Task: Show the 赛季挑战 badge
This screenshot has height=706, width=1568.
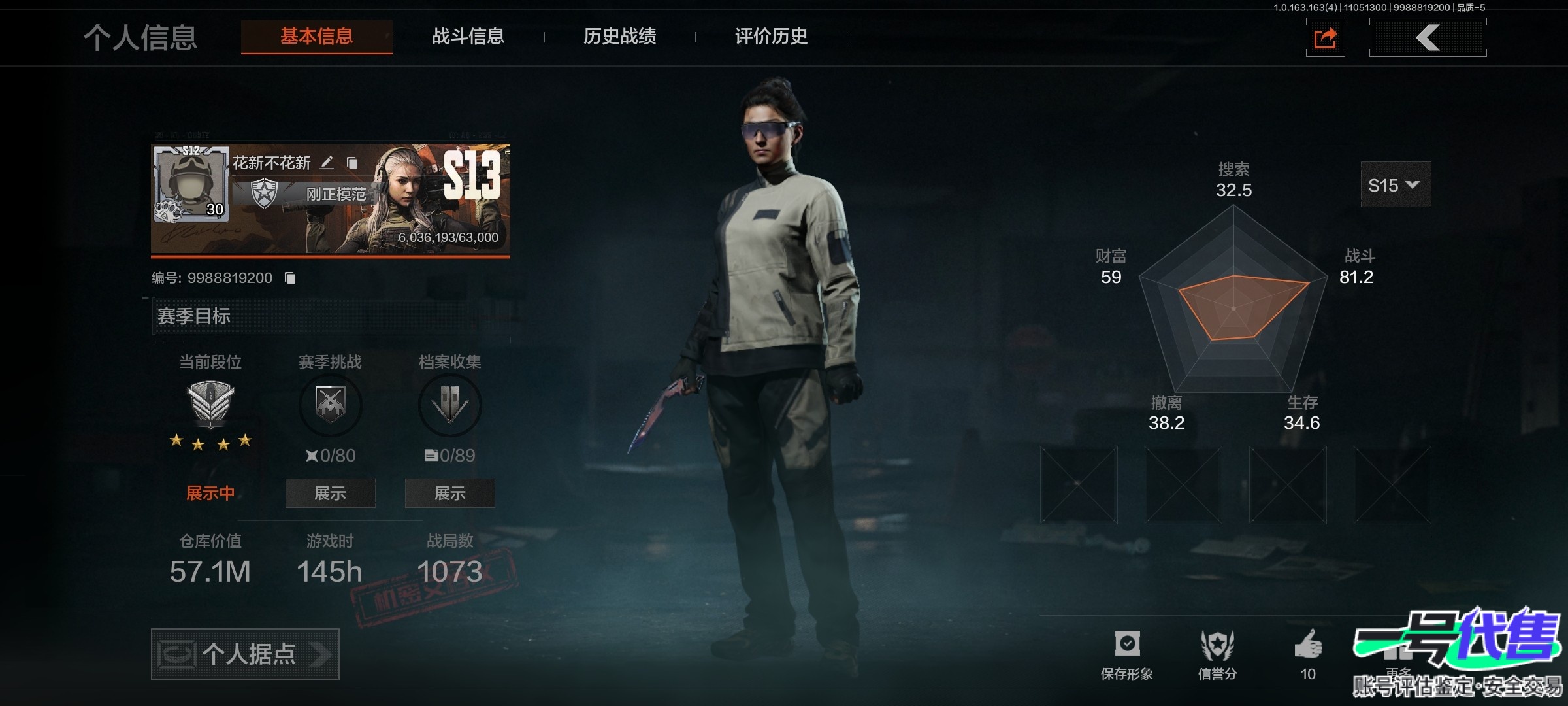Action: [x=330, y=493]
